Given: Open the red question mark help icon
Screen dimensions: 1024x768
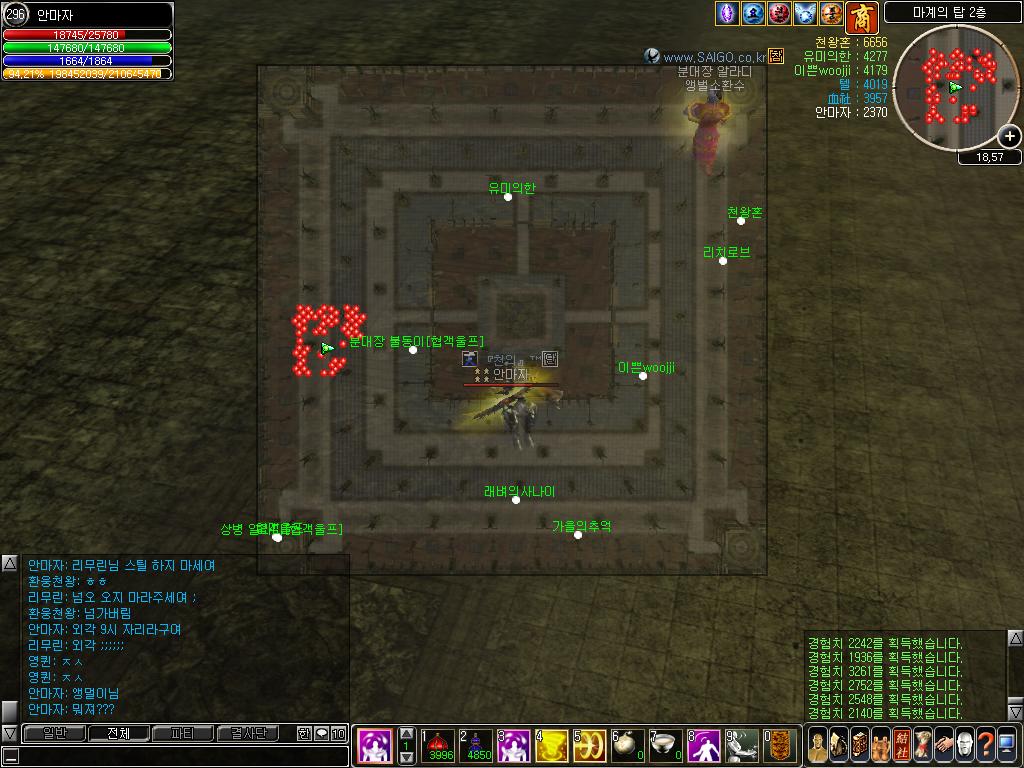Looking at the screenshot, I should pos(985,744).
